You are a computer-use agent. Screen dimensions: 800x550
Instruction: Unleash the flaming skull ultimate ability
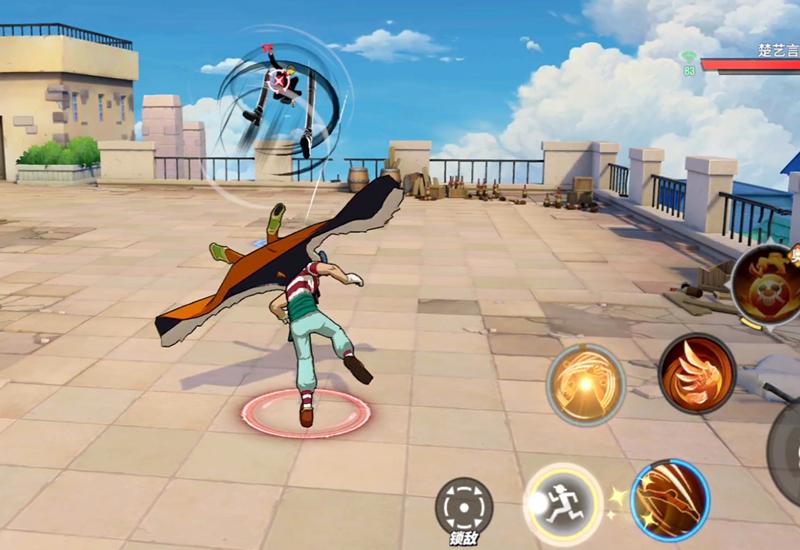[x=768, y=283]
